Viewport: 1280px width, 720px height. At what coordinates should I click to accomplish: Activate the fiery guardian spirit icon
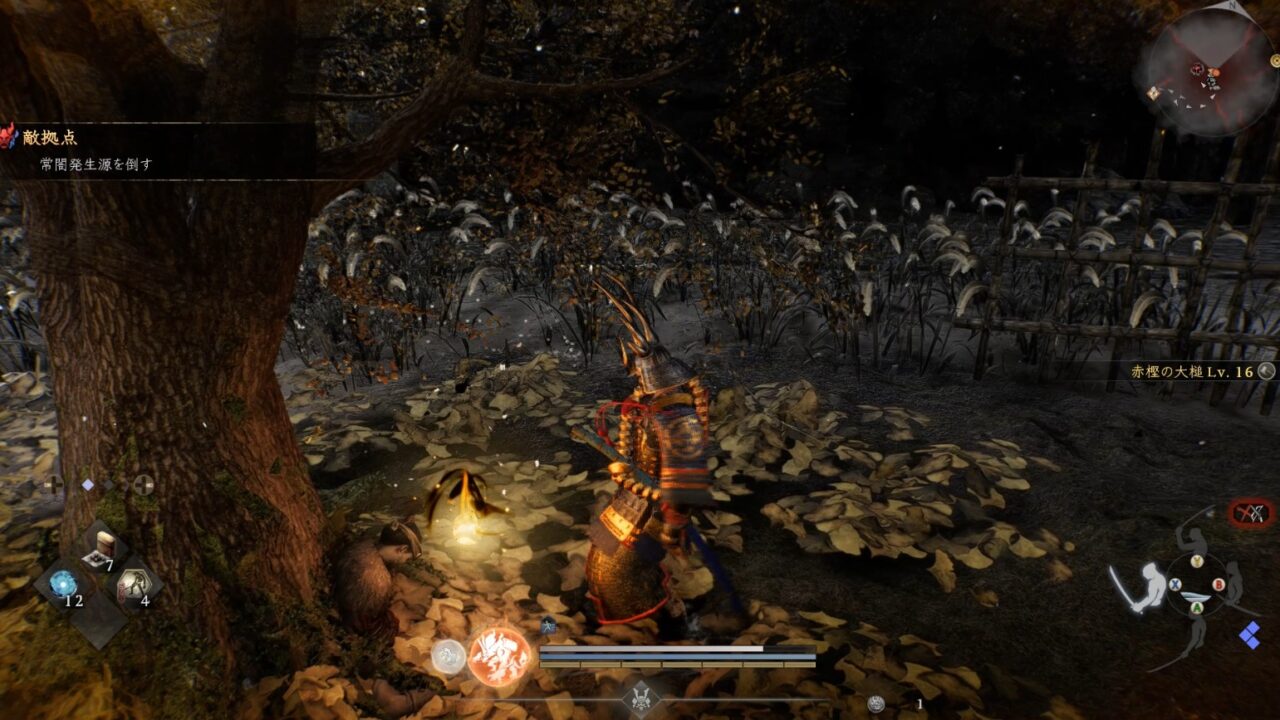pos(499,657)
